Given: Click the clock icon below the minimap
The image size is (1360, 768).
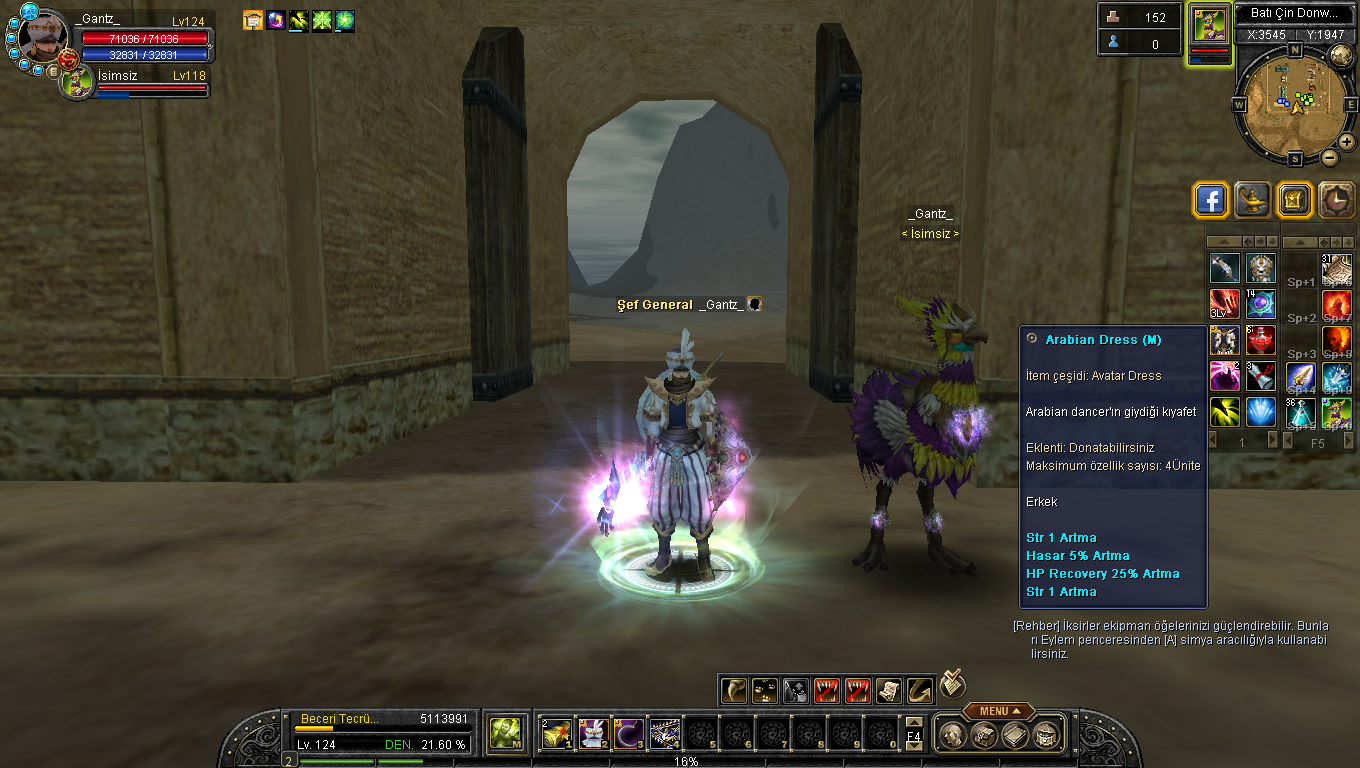Looking at the screenshot, I should click(1336, 200).
